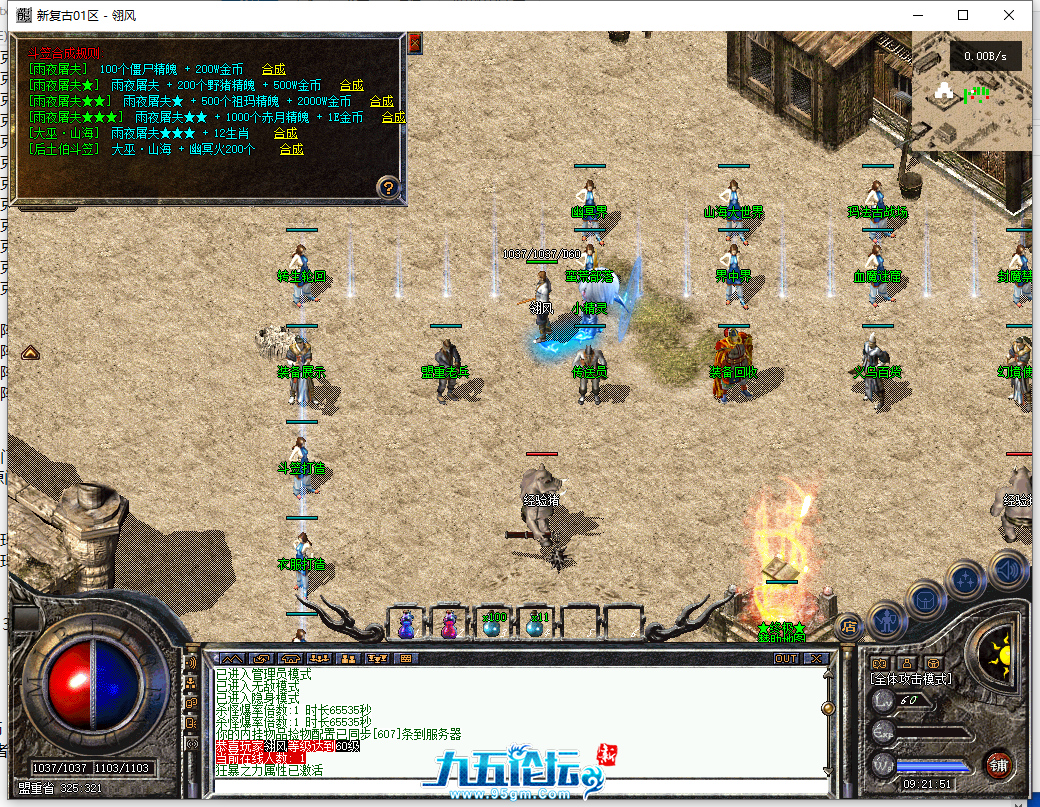Open the bag inventory round button
Viewport: 1040px width, 807px height.
[926, 600]
